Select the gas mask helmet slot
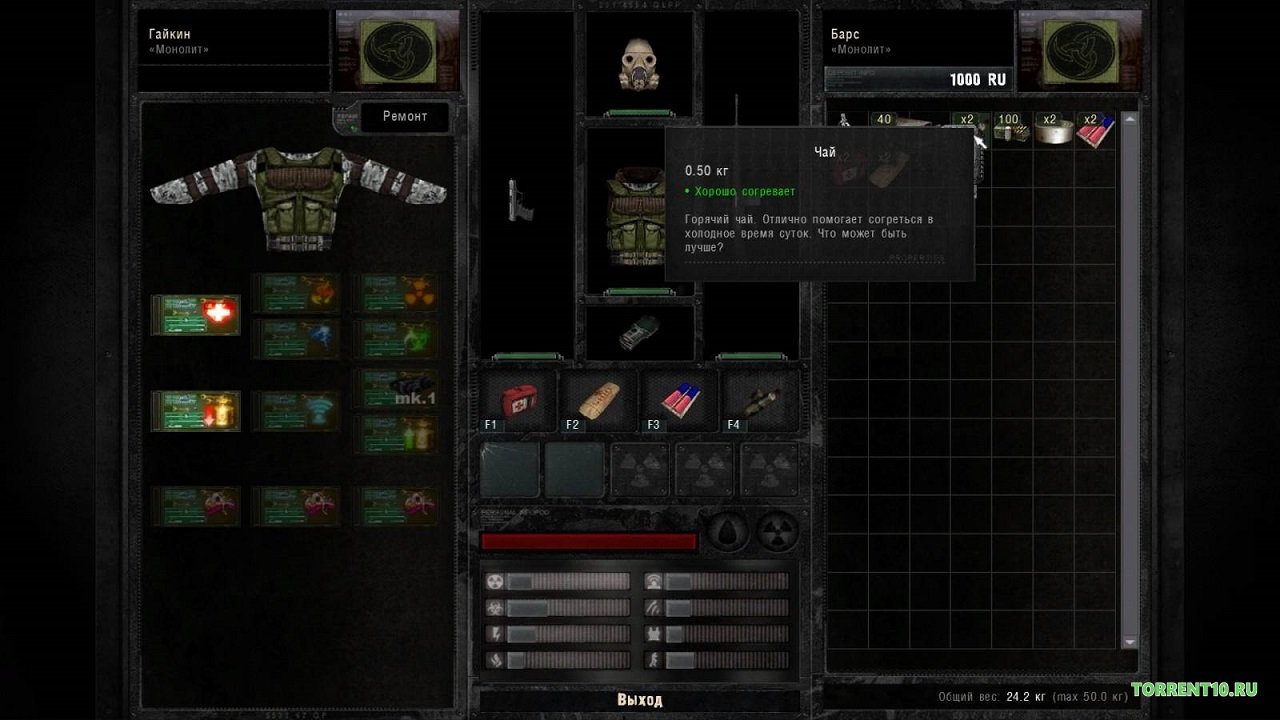The width and height of the screenshot is (1280, 720). coord(639,64)
